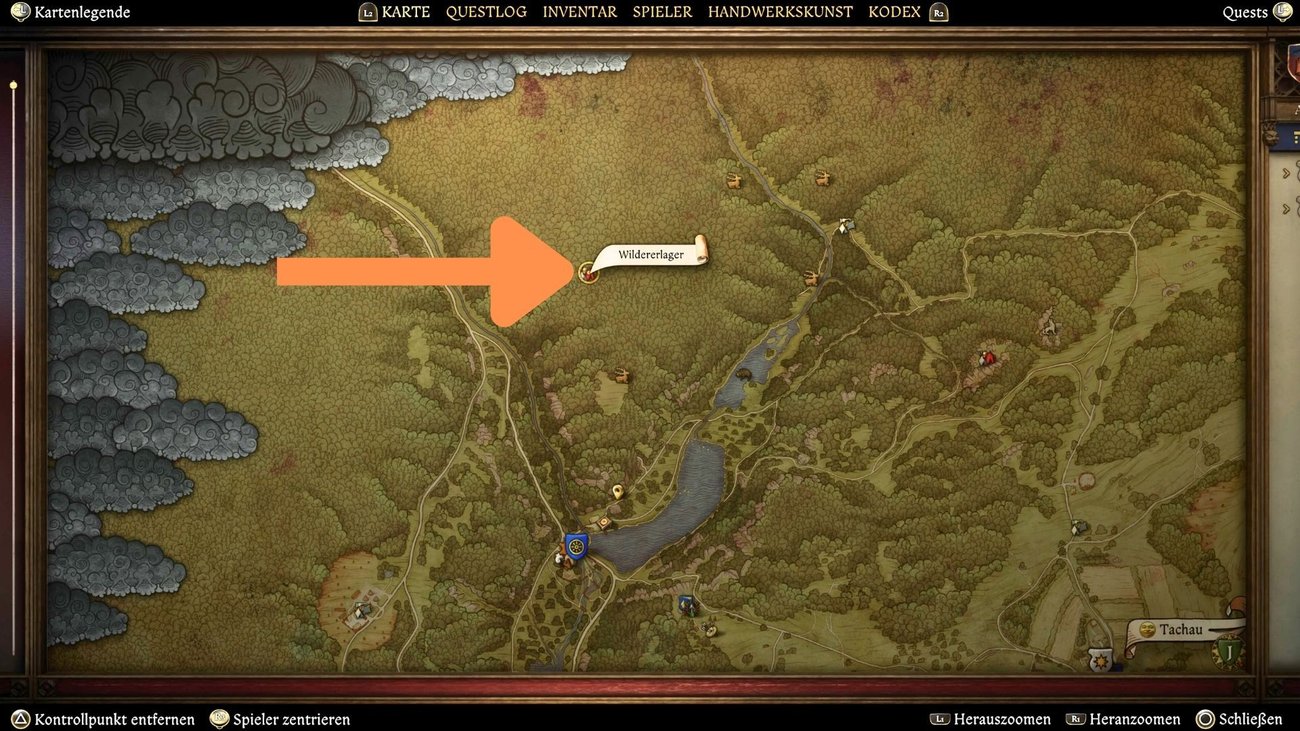Click the trader stall icon west of the lake
The height and width of the screenshot is (731, 1300).
(x=603, y=521)
